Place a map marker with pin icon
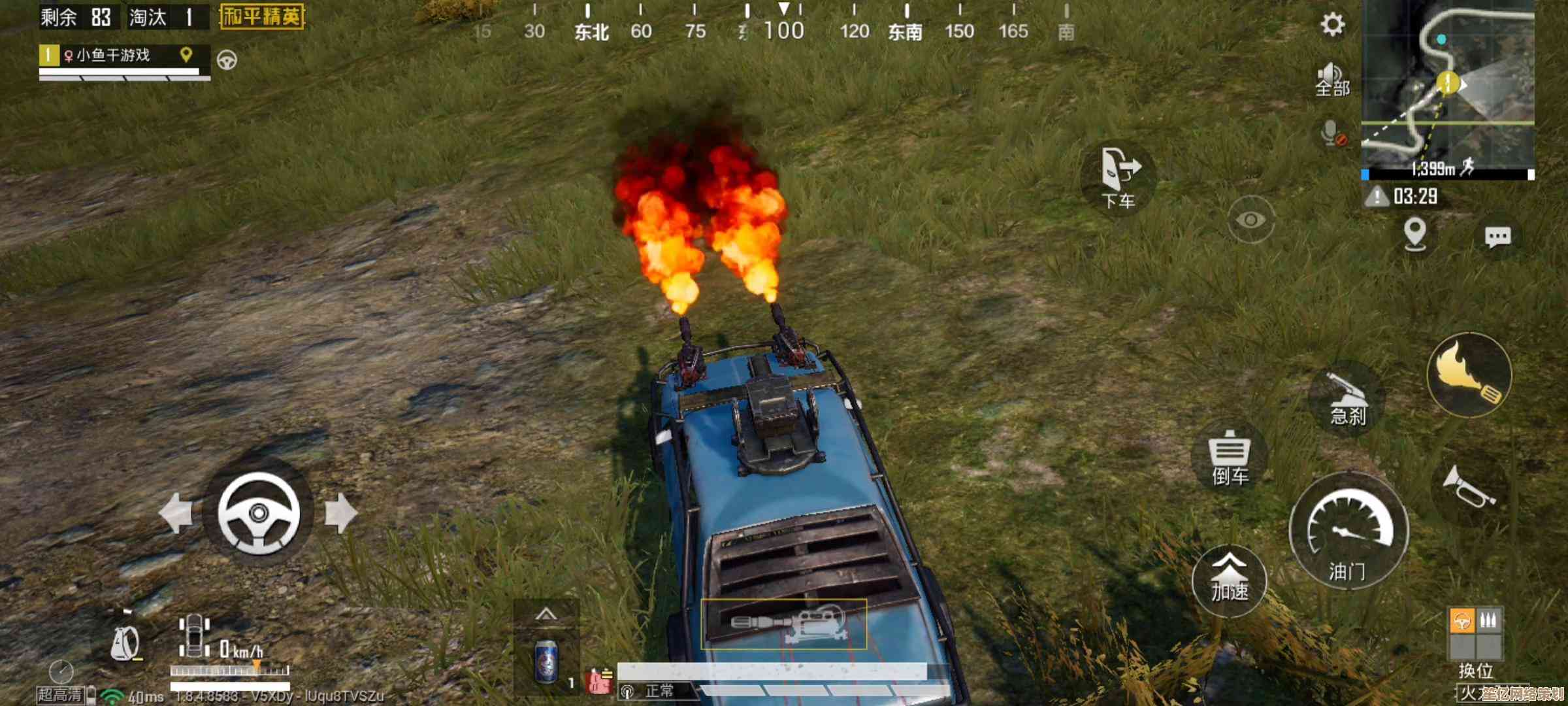This screenshot has height=706, width=1568. (x=1415, y=234)
